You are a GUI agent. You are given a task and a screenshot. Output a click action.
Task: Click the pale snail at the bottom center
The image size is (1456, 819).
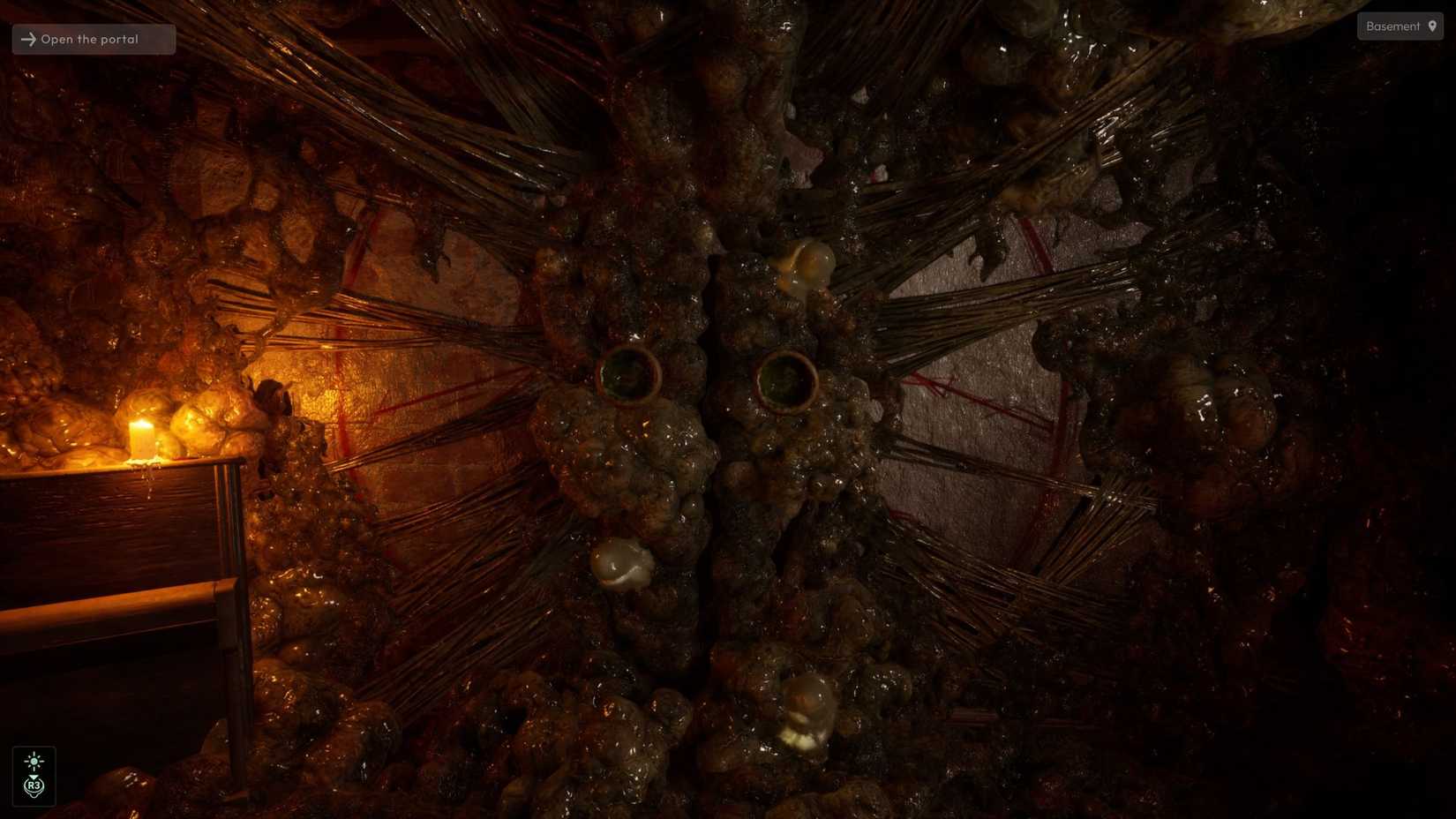pyautogui.click(x=805, y=706)
